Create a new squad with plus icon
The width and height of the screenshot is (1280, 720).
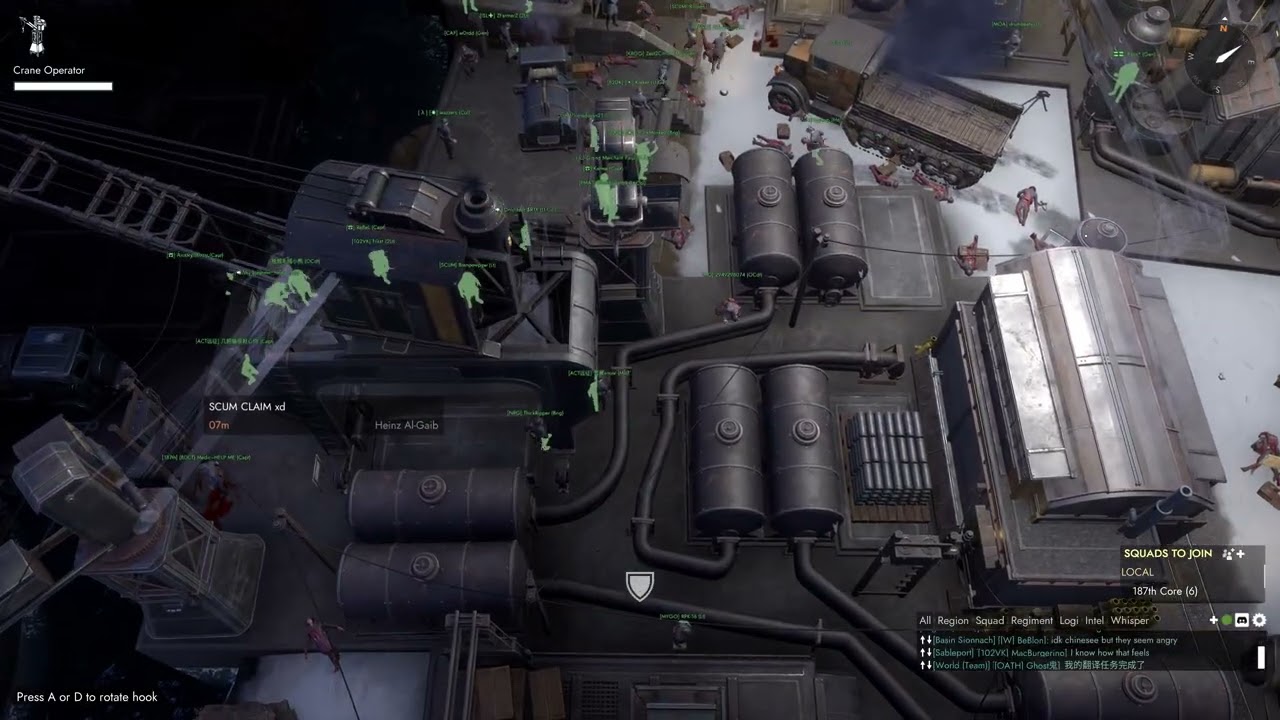click(1233, 554)
